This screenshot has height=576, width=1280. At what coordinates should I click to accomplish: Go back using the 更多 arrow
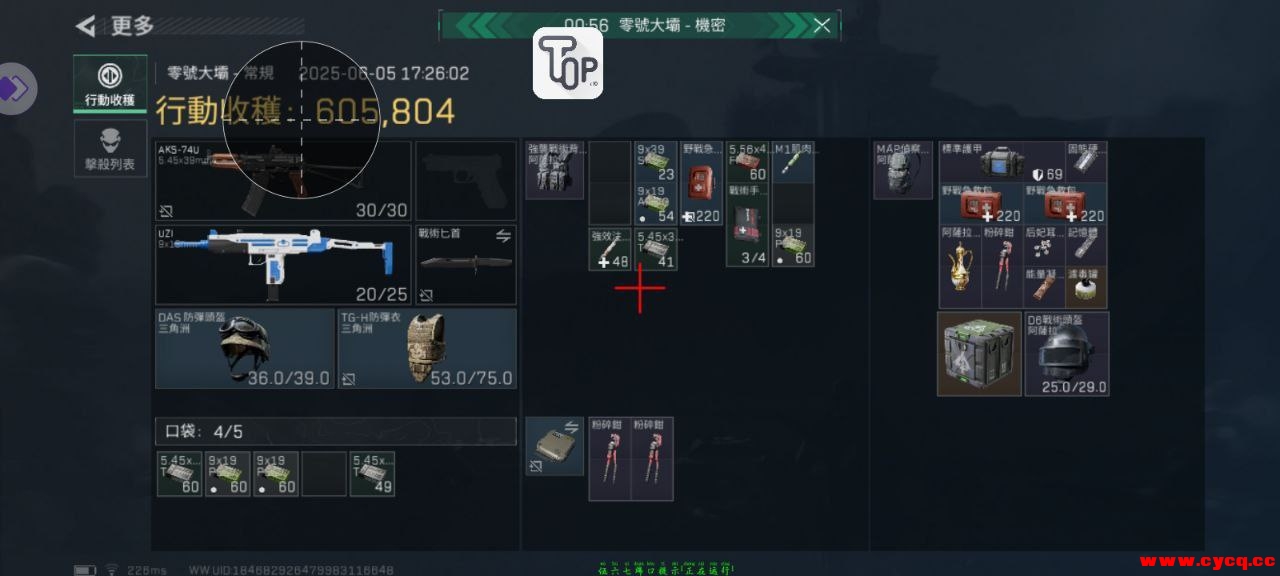click(x=88, y=26)
